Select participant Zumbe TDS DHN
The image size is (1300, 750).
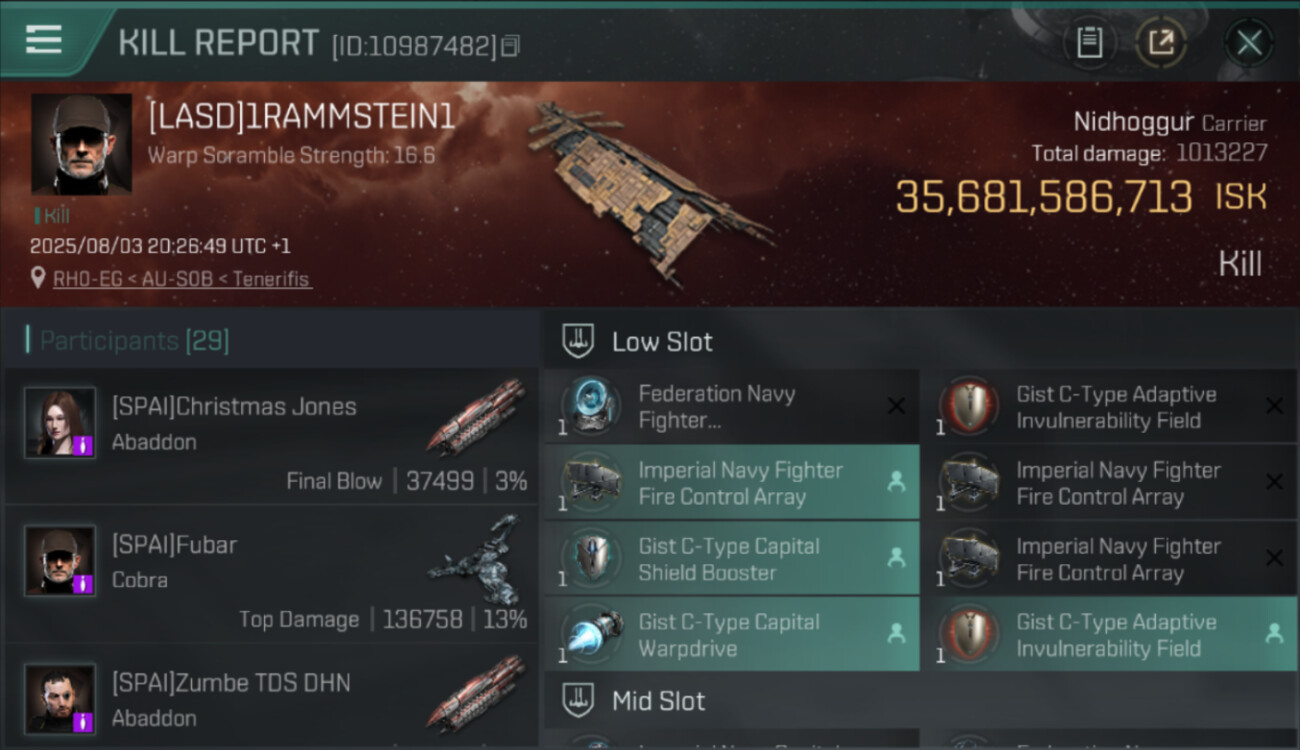pyautogui.click(x=270, y=700)
